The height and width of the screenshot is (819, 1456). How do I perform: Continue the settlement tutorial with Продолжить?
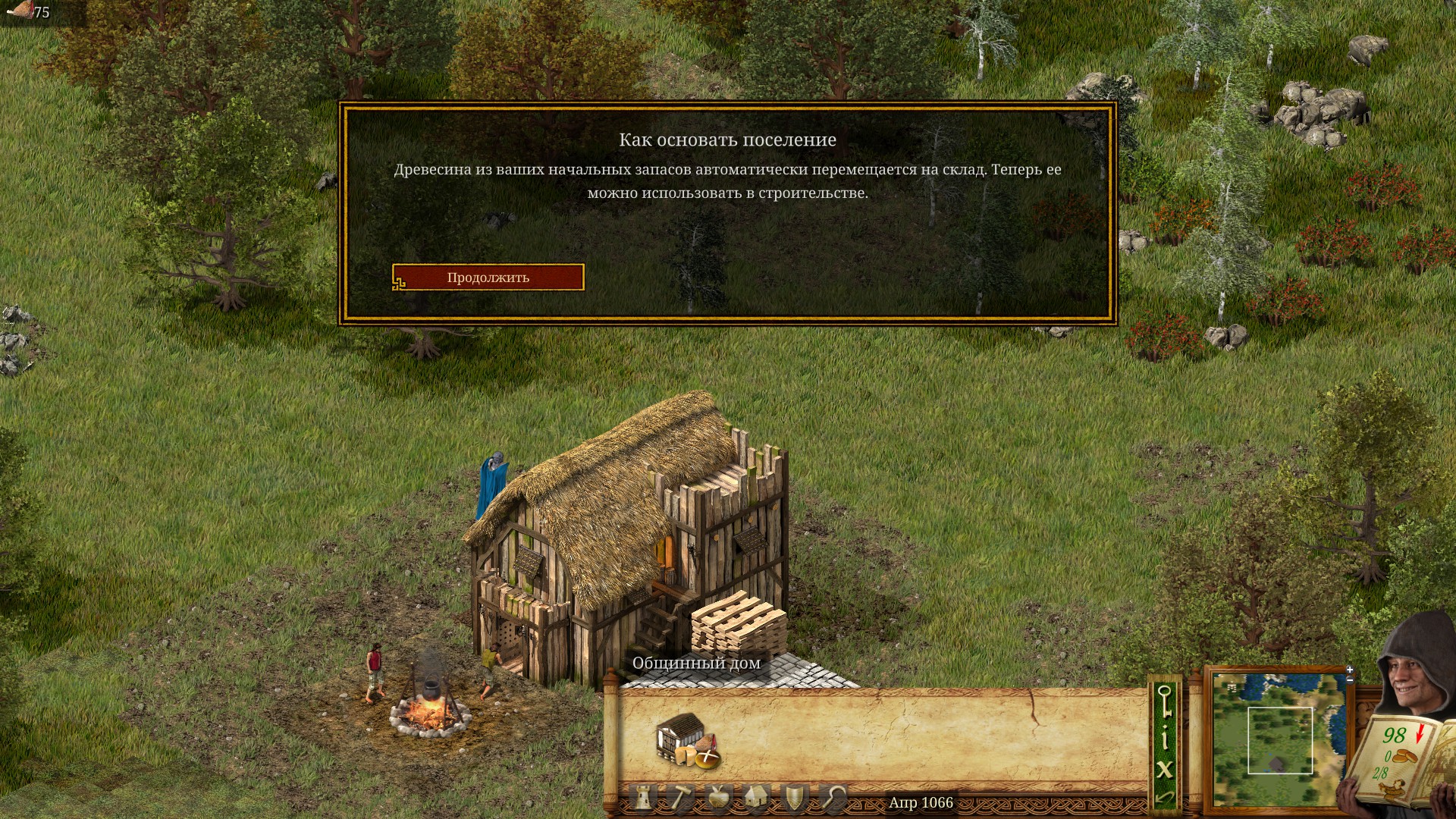(x=488, y=278)
